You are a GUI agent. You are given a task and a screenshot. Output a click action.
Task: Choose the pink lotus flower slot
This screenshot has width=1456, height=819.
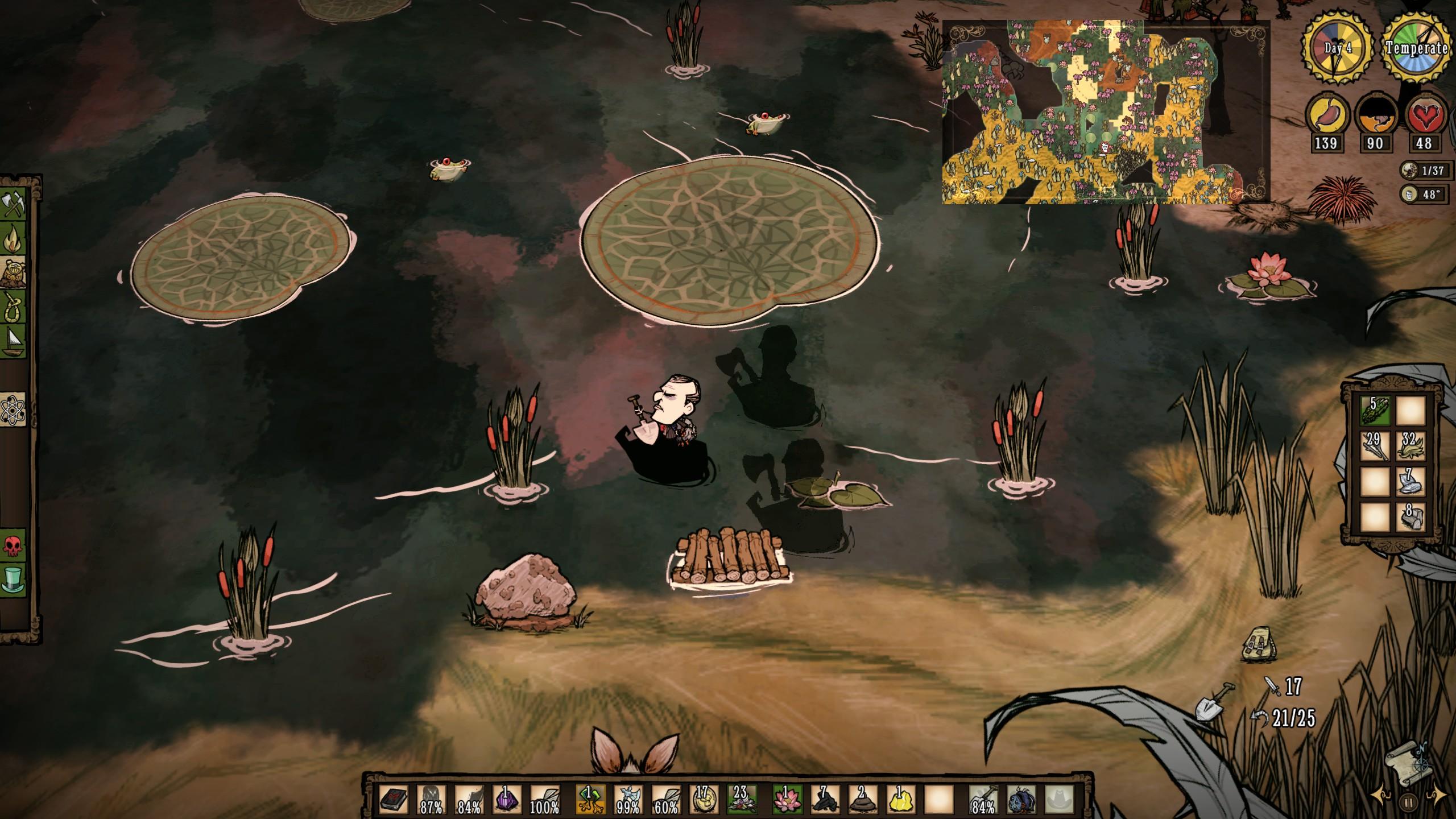coord(787,800)
